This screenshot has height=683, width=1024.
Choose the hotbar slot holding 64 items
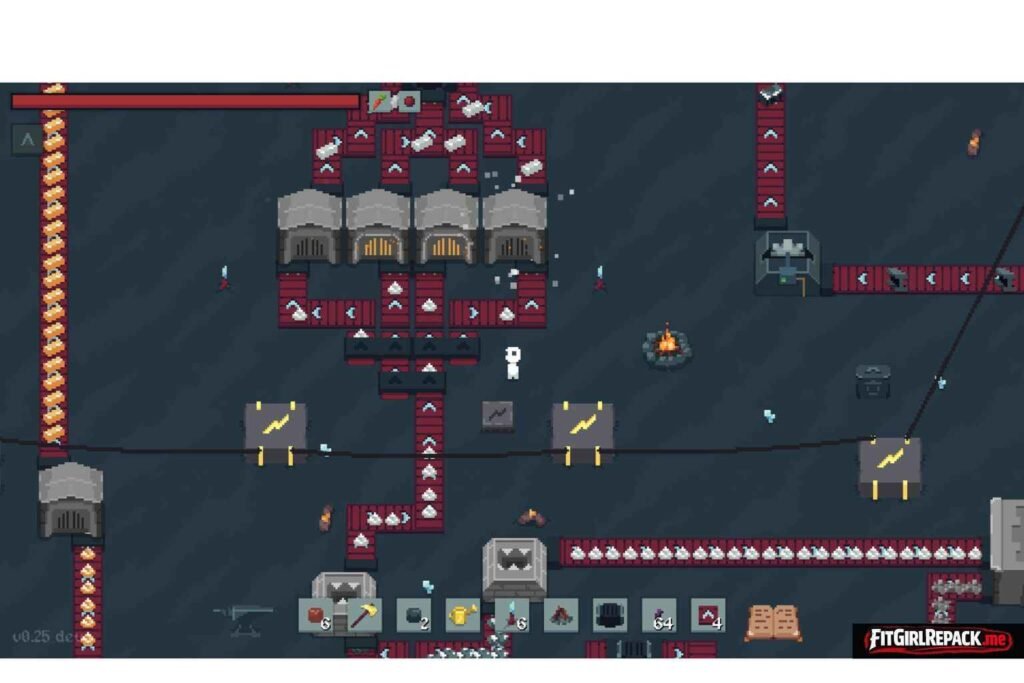click(659, 615)
